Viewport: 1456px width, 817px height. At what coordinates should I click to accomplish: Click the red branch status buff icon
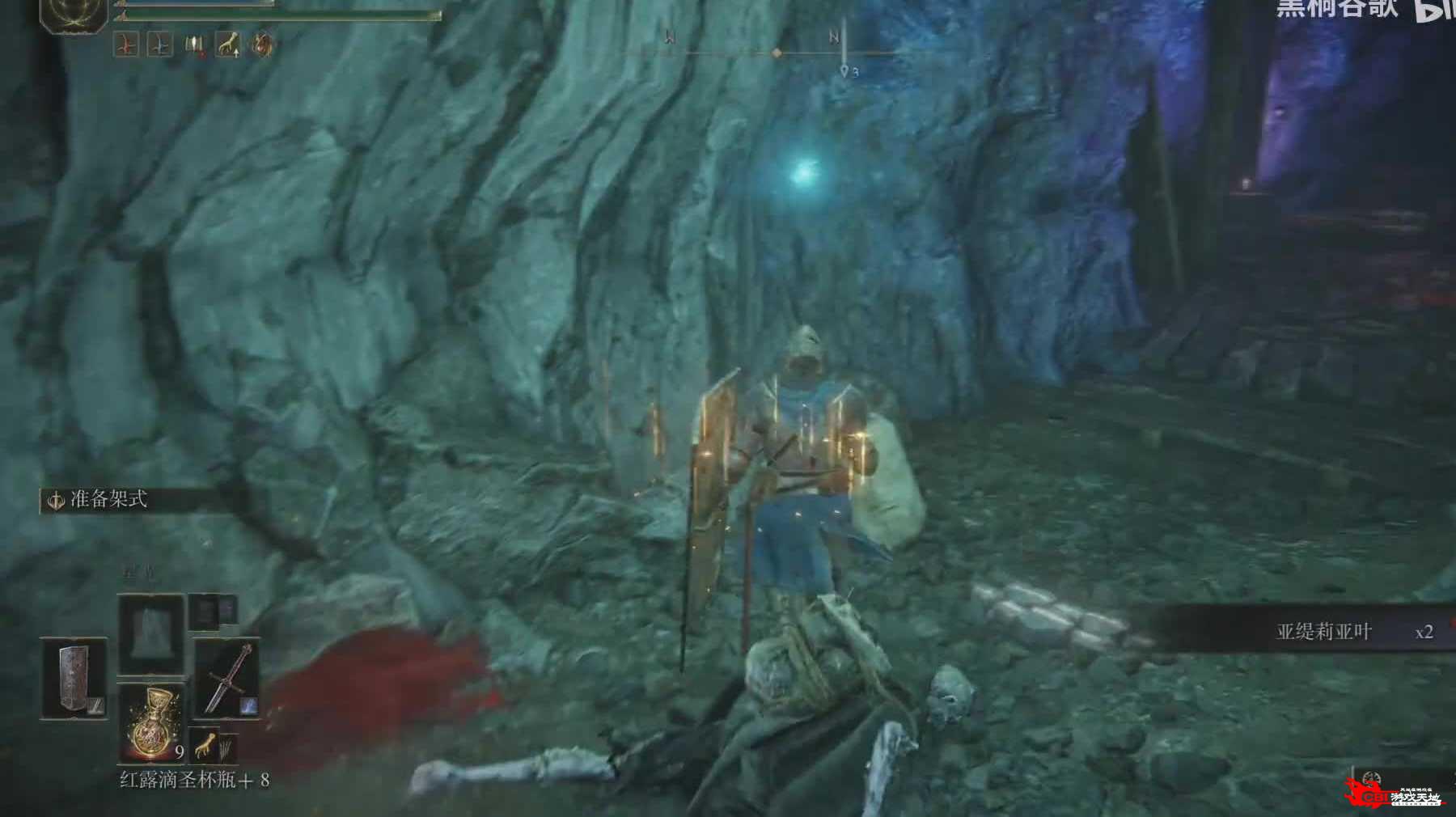[x=125, y=44]
